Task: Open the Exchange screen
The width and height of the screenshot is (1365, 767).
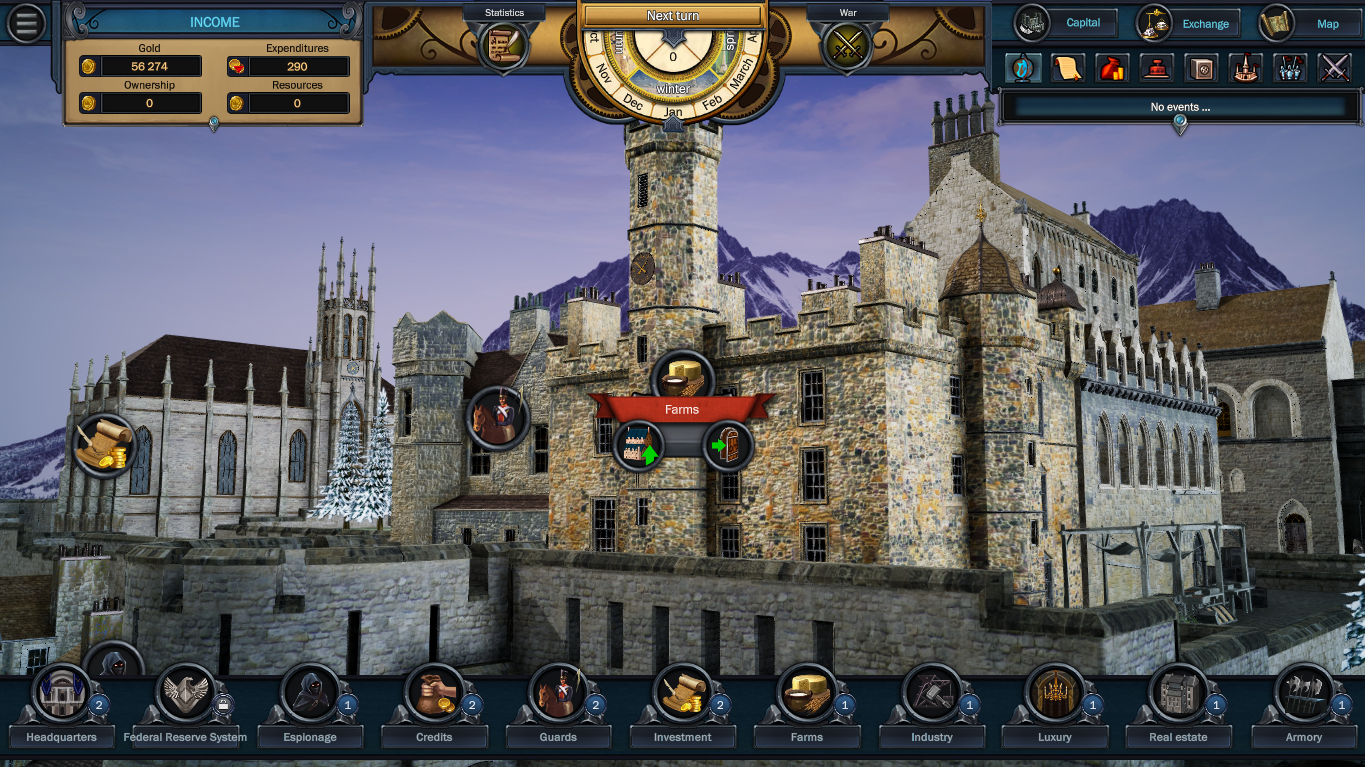Action: click(x=1189, y=23)
